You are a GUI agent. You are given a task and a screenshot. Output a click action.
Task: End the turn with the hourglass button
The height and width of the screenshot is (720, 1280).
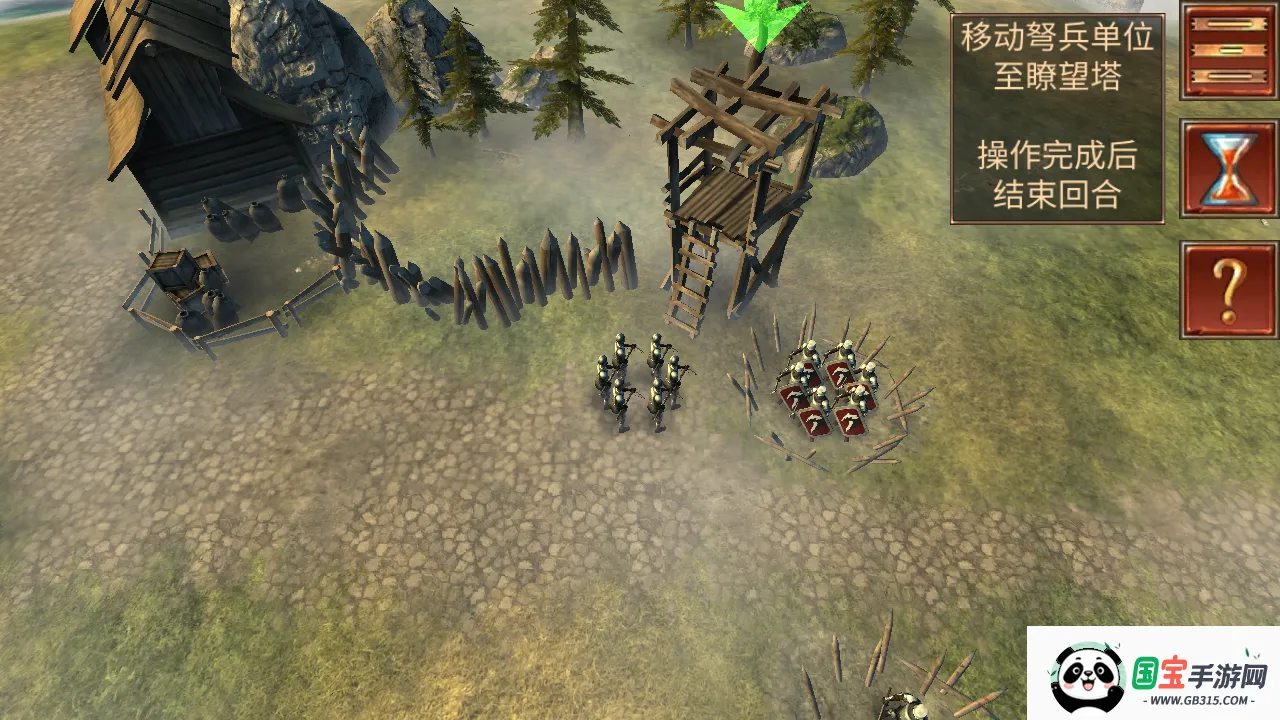coord(1229,169)
